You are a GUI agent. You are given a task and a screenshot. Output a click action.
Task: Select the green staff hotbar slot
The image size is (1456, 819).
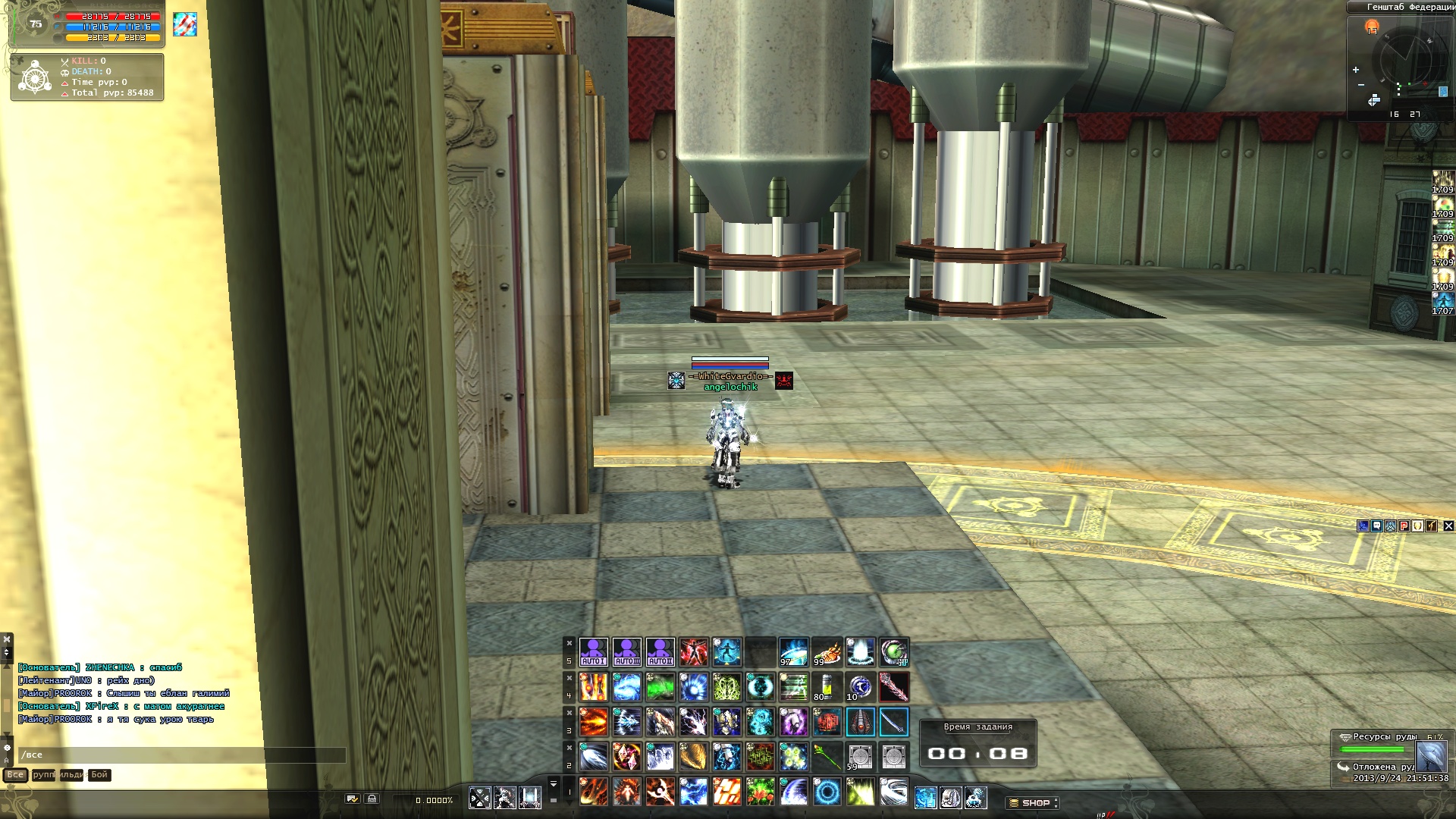click(x=827, y=756)
